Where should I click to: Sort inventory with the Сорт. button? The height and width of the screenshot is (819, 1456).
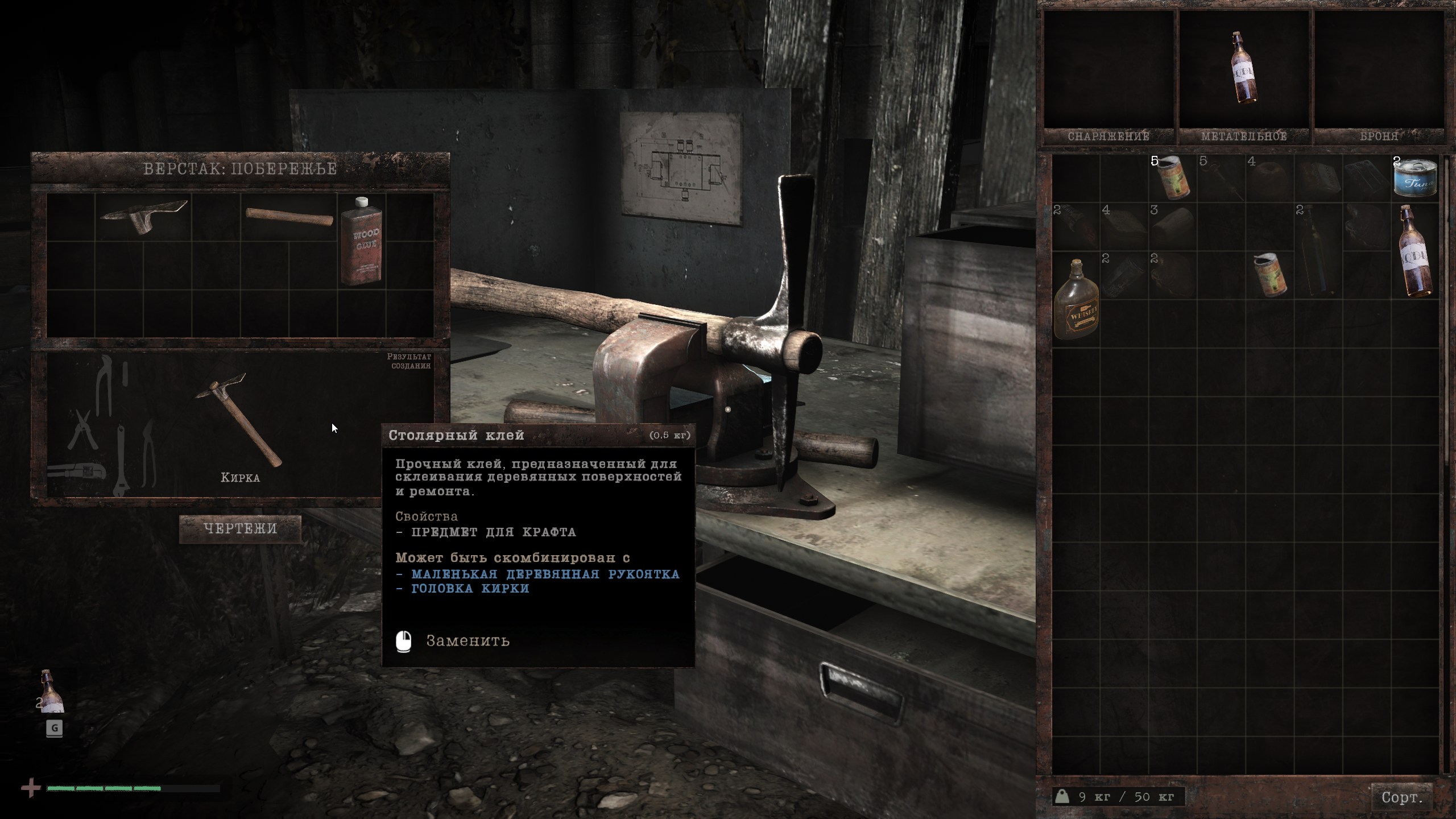point(1402,797)
